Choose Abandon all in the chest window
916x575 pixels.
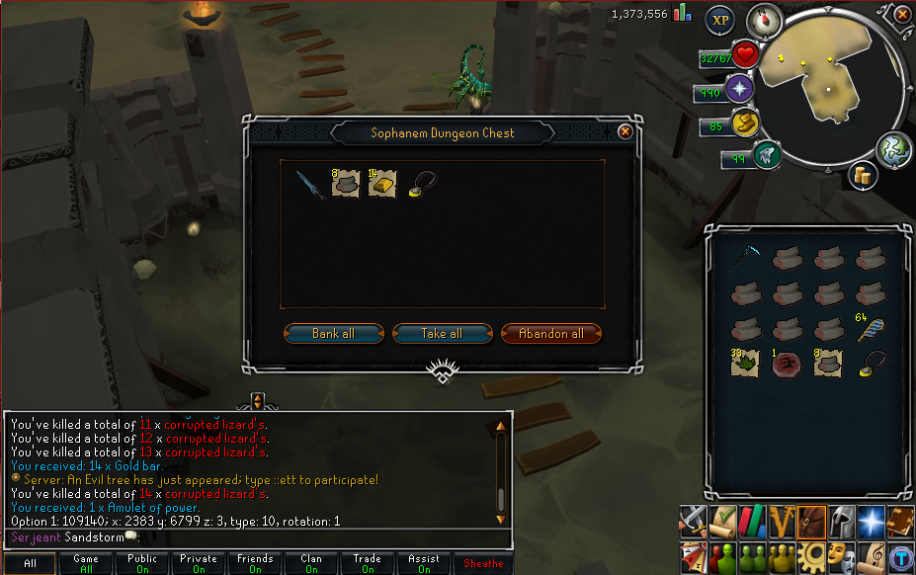coord(550,334)
